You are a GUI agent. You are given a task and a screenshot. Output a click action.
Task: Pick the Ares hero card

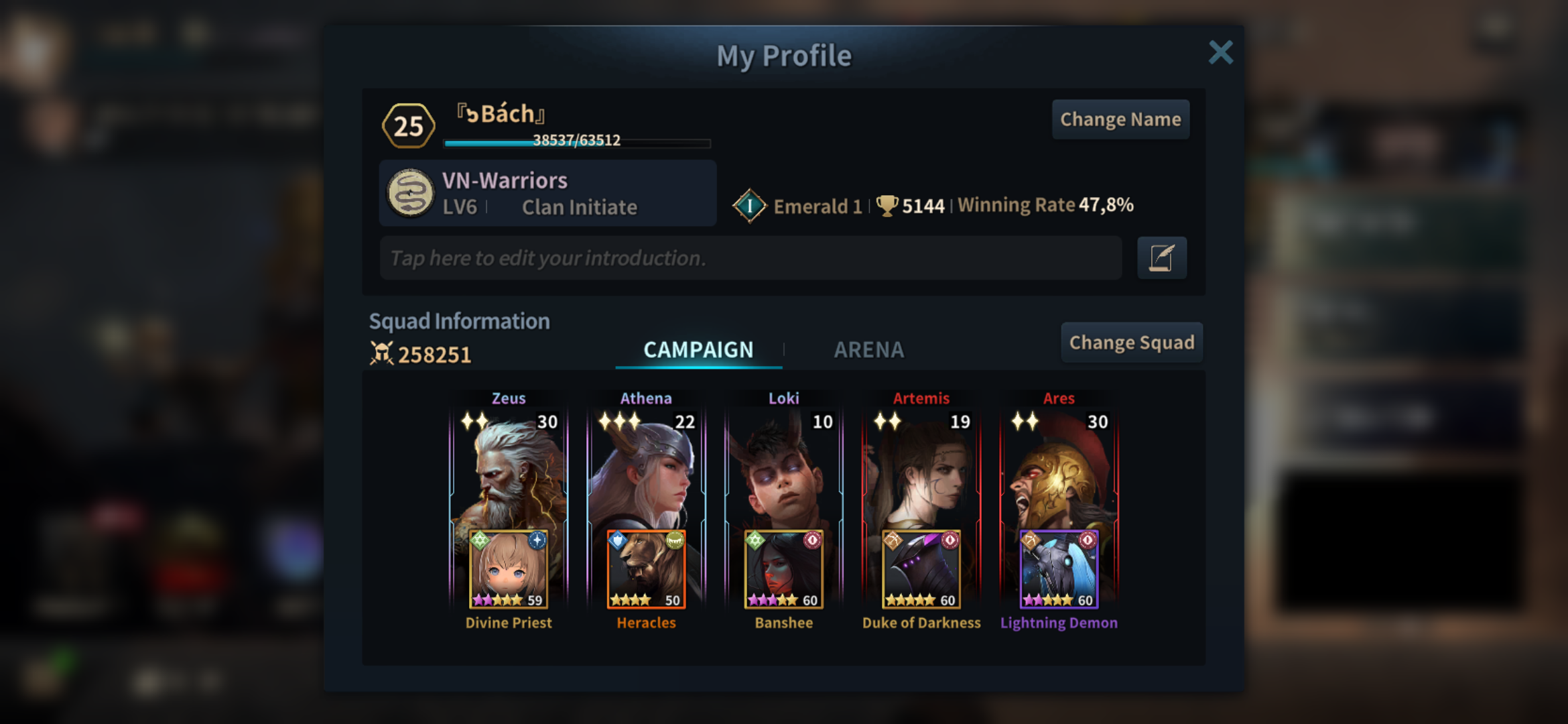click(x=1059, y=469)
